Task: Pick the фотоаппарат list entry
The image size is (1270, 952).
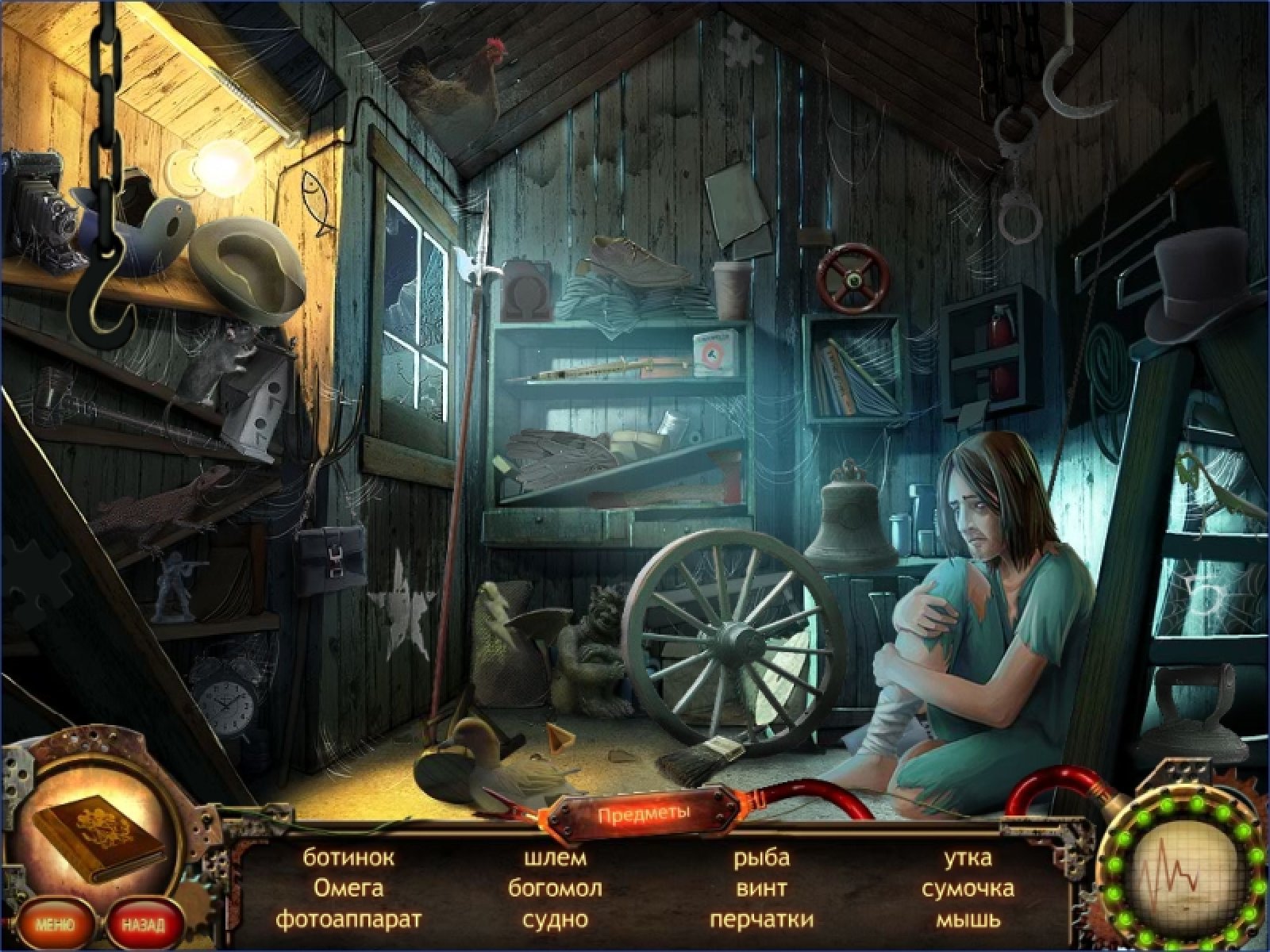Action: [x=348, y=920]
